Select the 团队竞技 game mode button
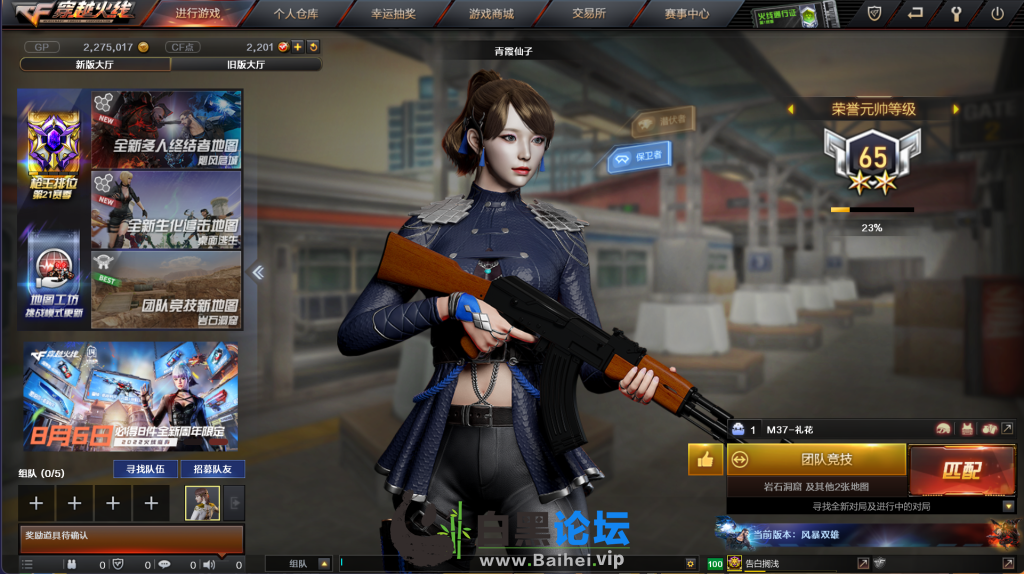1024x574 pixels. [x=816, y=459]
